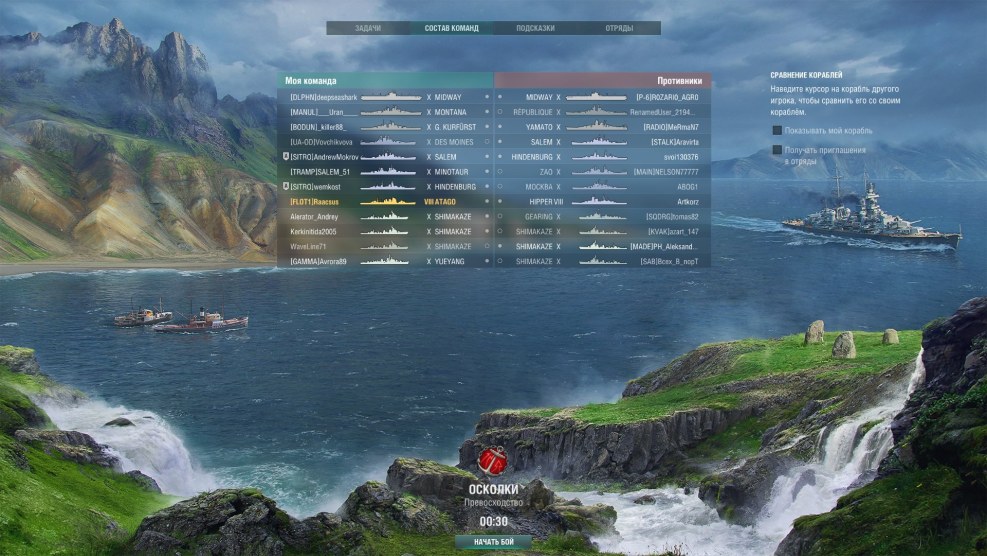Select teammate SALEM_51 on Minotaur

point(385,172)
